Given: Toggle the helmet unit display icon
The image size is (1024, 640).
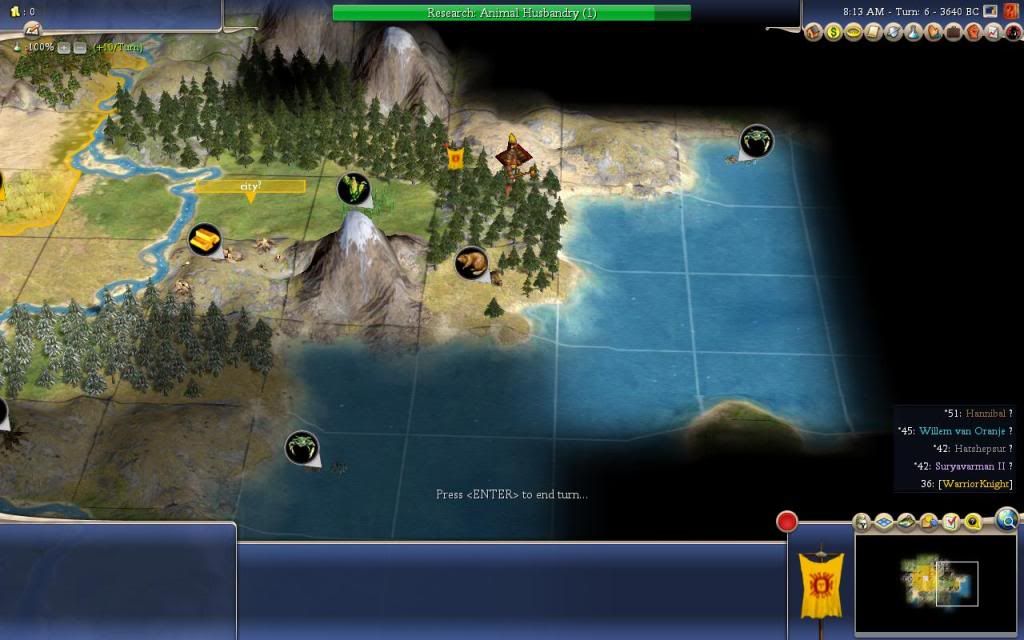Looking at the screenshot, I should click(x=862, y=521).
